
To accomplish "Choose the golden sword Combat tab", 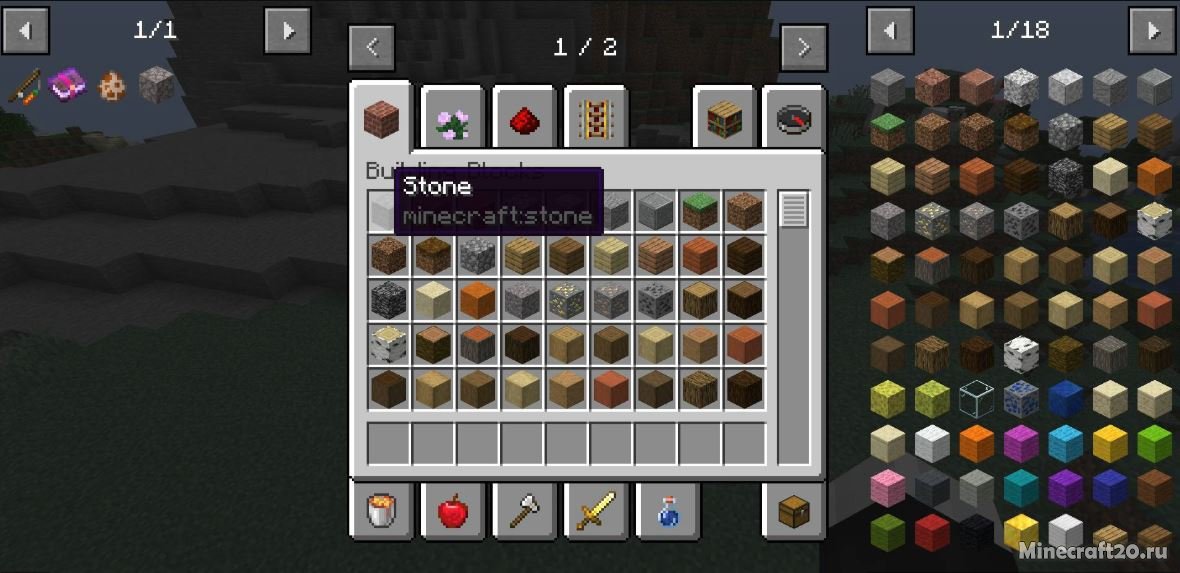I will (x=595, y=512).
